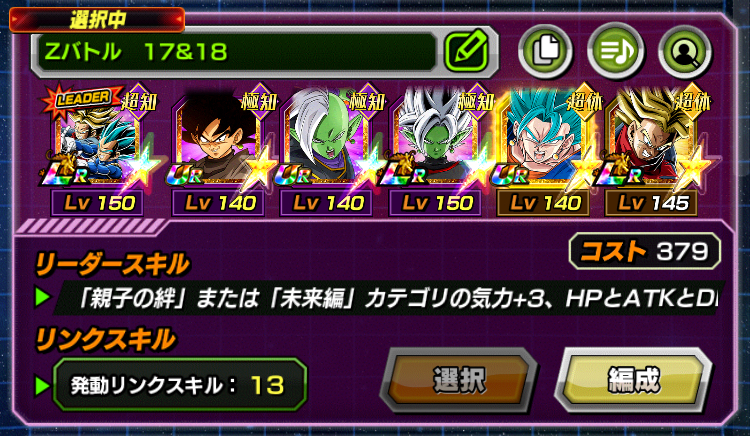
Task: Choose the Goku Black character card
Action: click(216, 140)
